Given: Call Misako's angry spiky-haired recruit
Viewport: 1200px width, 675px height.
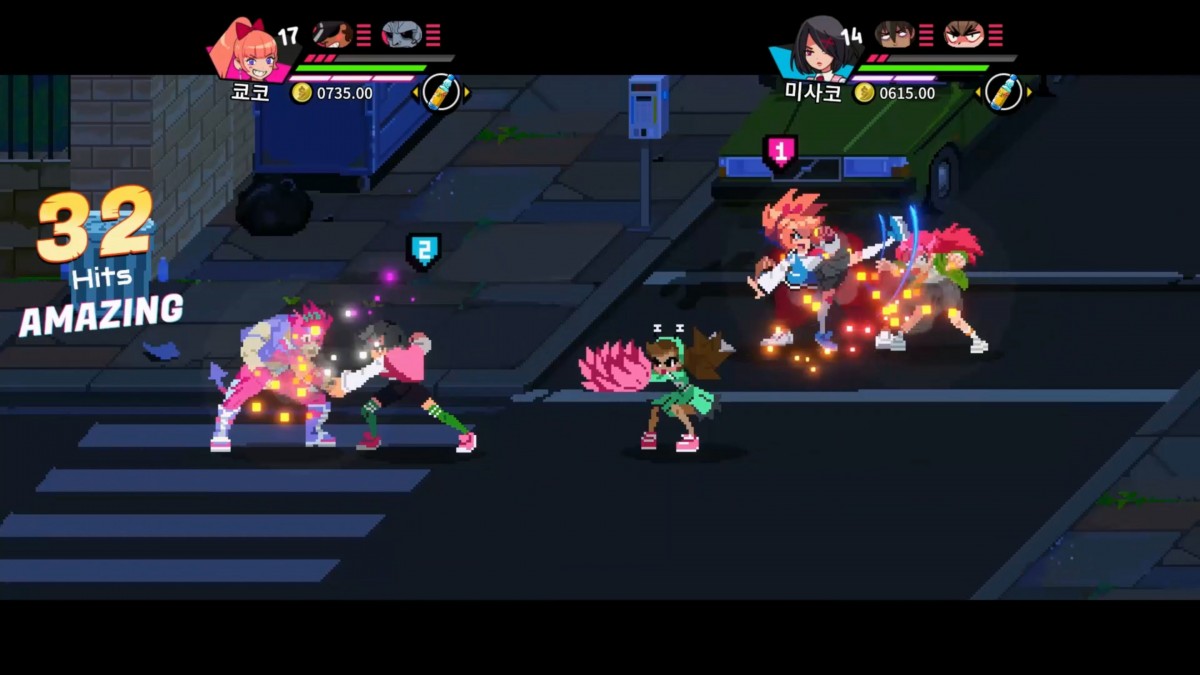Looking at the screenshot, I should [964, 35].
